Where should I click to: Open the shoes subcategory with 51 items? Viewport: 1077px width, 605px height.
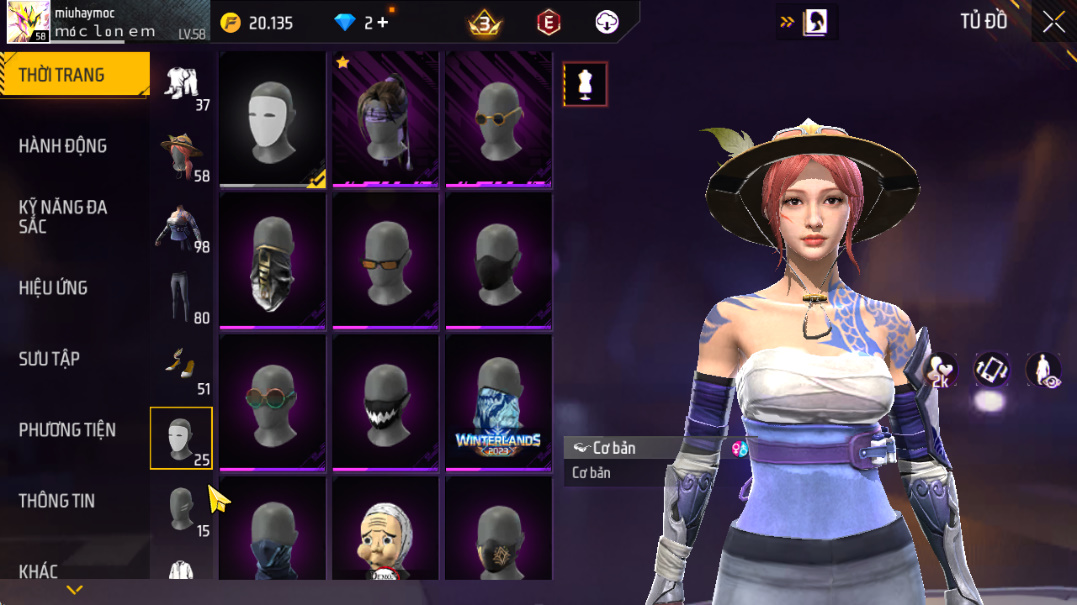tap(182, 368)
